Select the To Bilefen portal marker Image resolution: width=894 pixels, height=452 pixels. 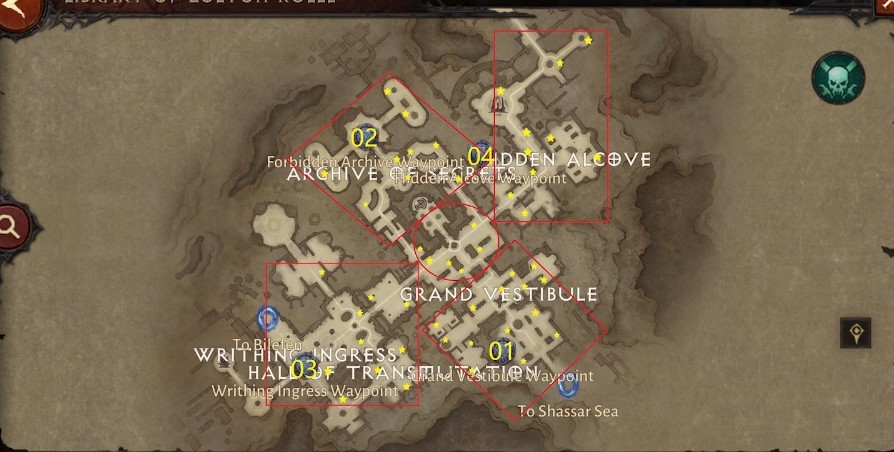coord(267,318)
